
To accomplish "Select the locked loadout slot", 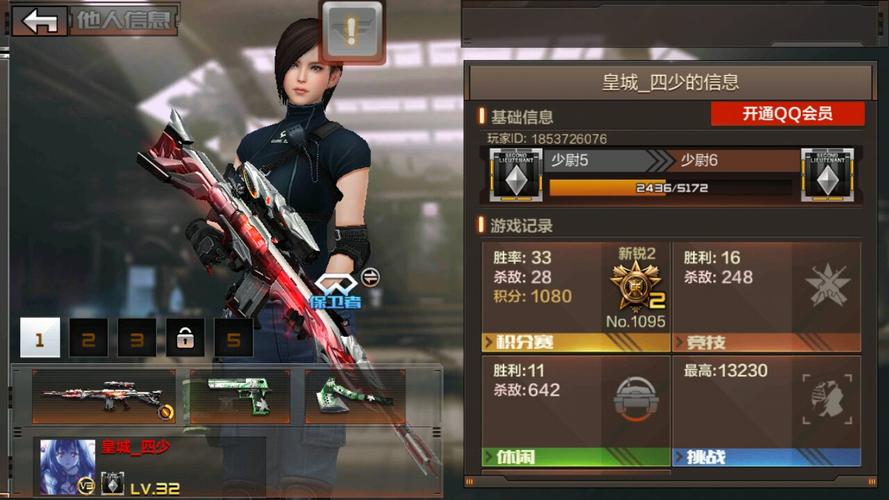I will coord(185,339).
